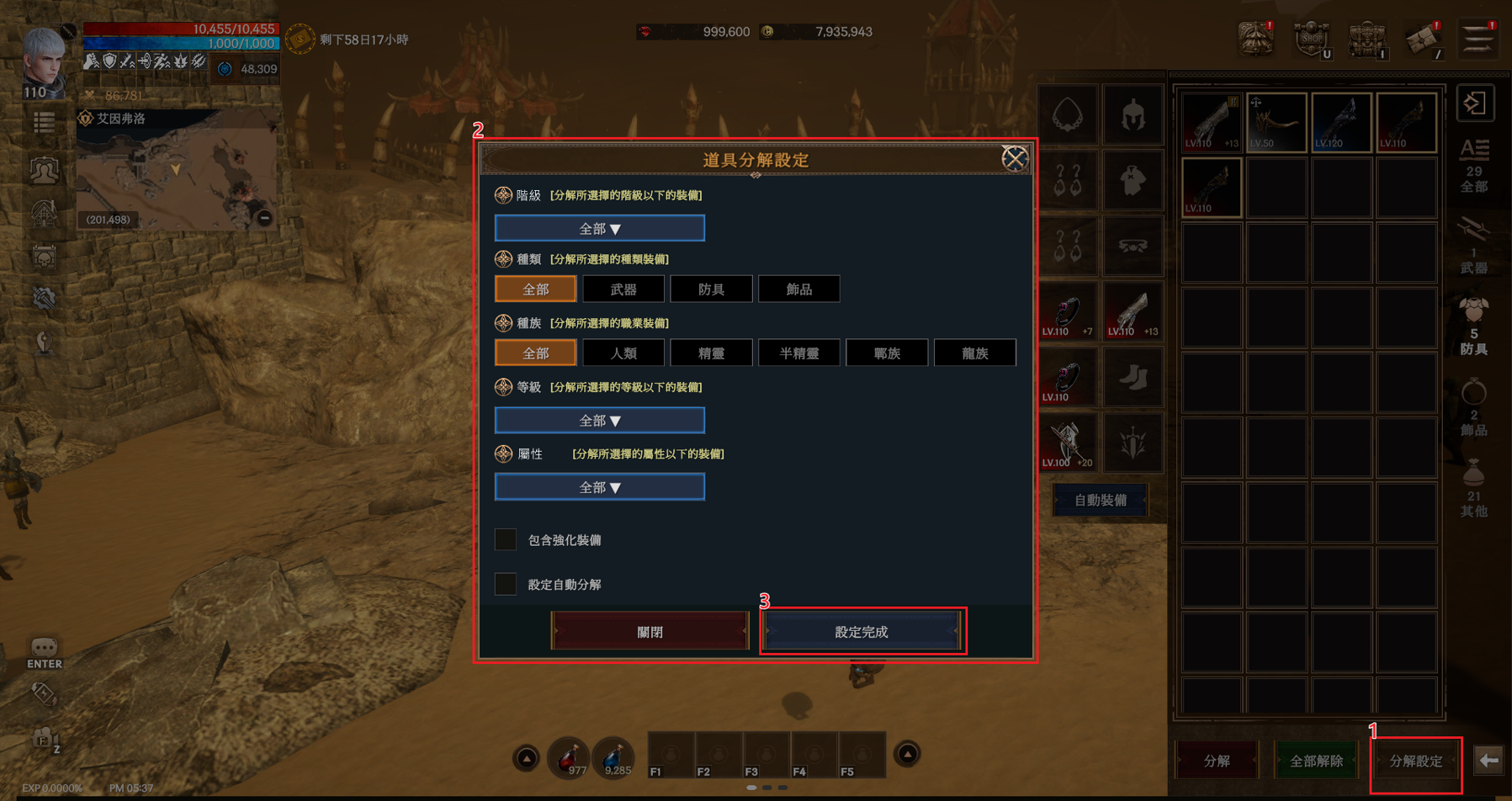Choose the 精靈 race filter

[x=711, y=353]
